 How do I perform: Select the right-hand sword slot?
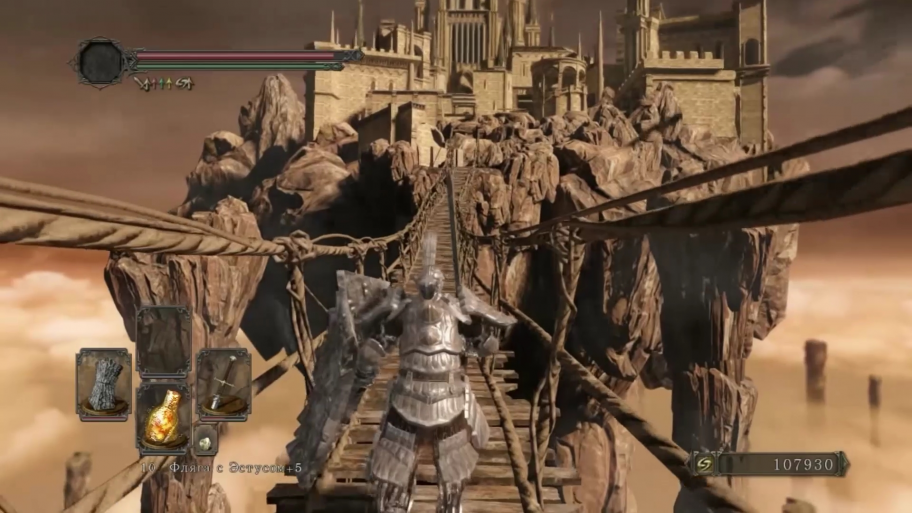[x=223, y=384]
